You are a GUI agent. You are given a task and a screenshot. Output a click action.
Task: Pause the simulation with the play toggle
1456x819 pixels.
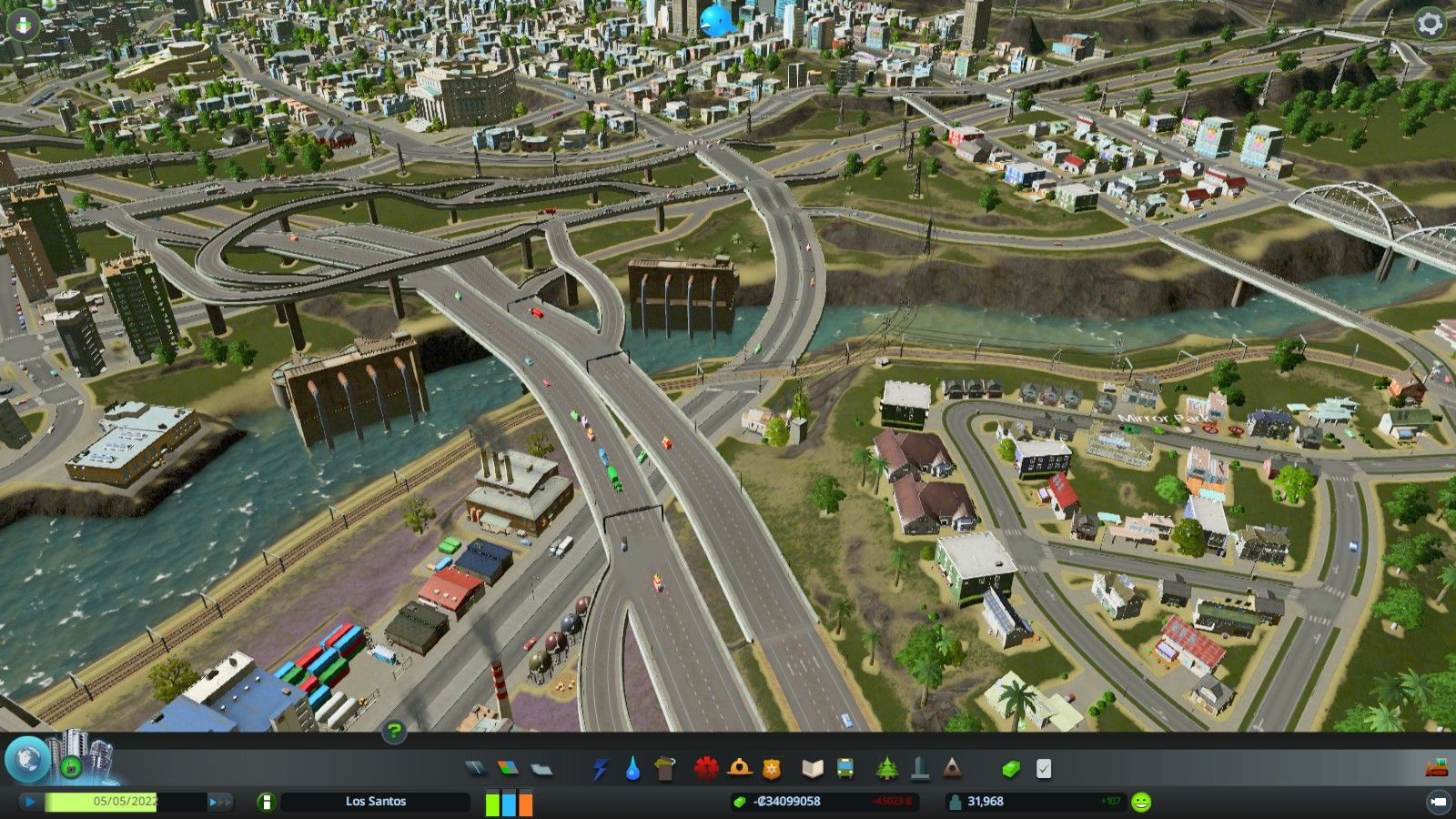[x=31, y=801]
